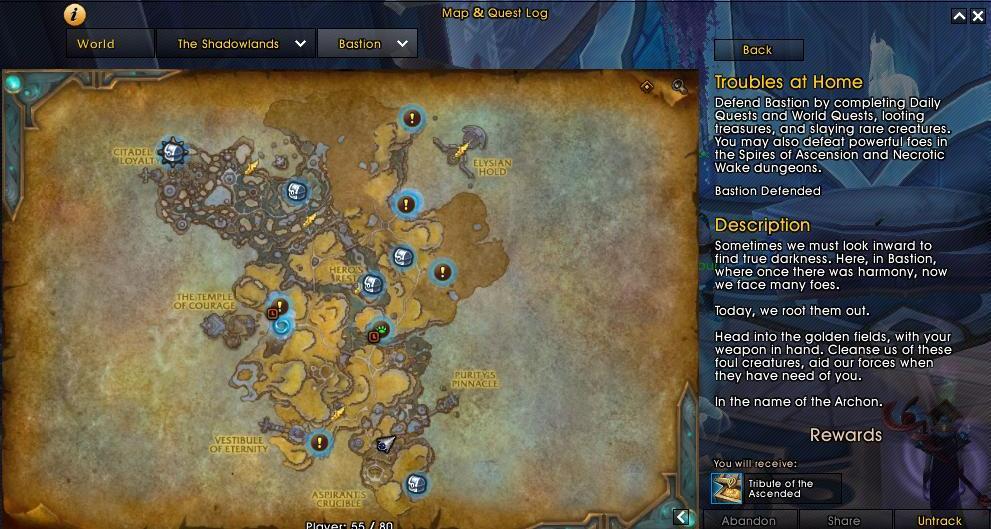
Task: Go back to the quest list
Action: click(758, 50)
